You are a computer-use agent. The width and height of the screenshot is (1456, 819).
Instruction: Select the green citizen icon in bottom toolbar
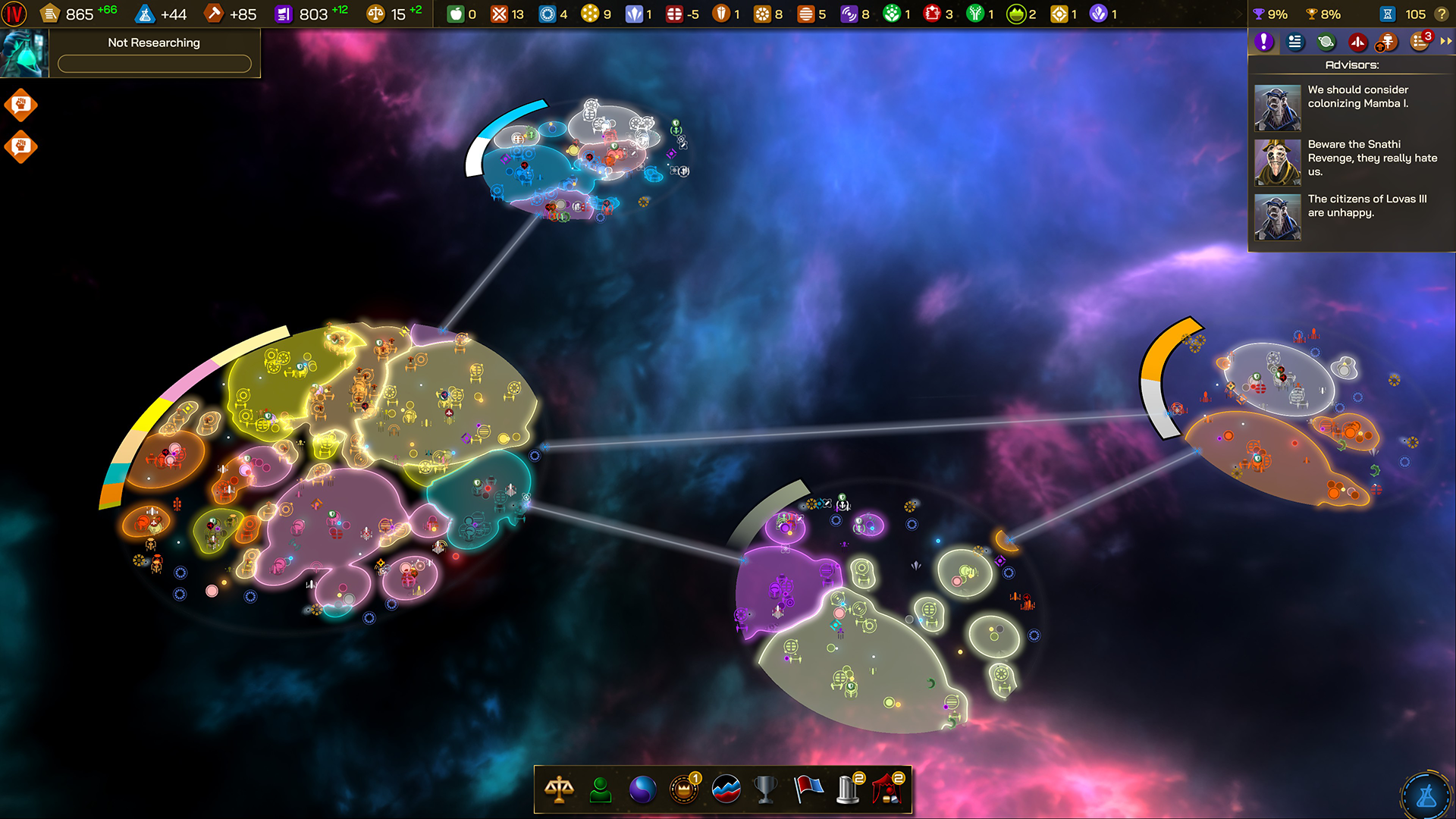point(600,789)
